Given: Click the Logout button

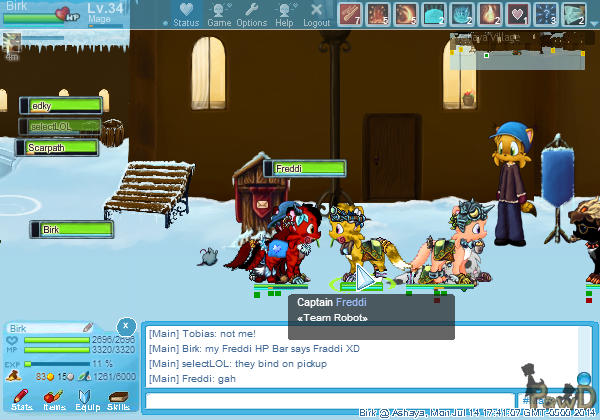Looking at the screenshot, I should point(316,14).
